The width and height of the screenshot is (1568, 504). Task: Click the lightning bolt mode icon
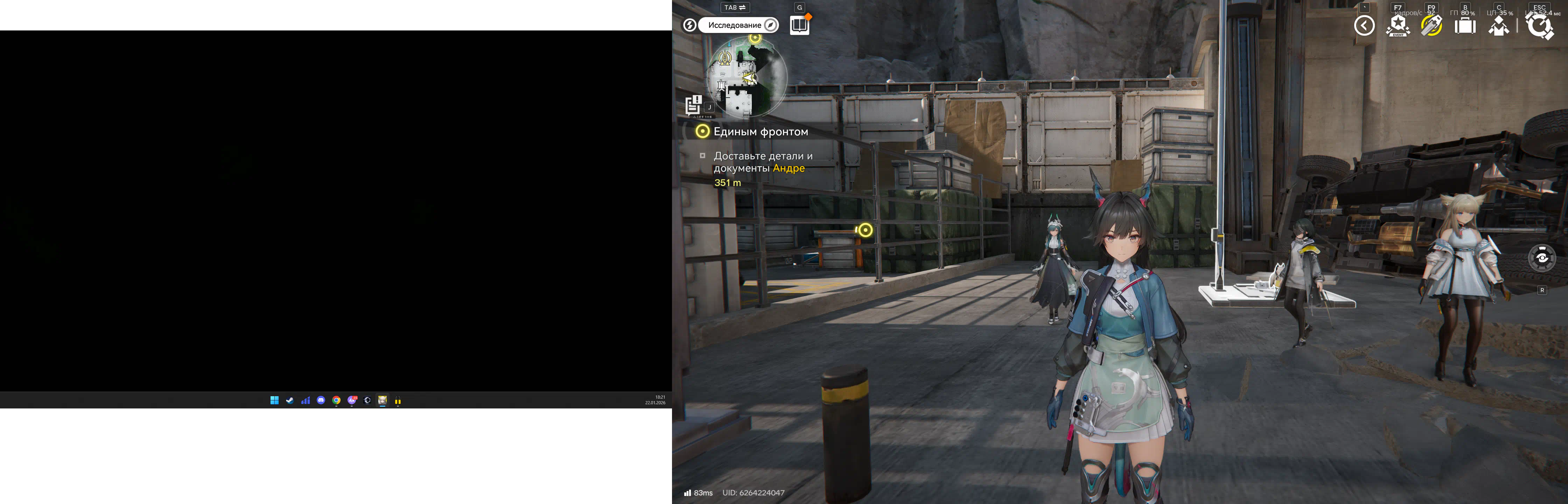[x=689, y=25]
